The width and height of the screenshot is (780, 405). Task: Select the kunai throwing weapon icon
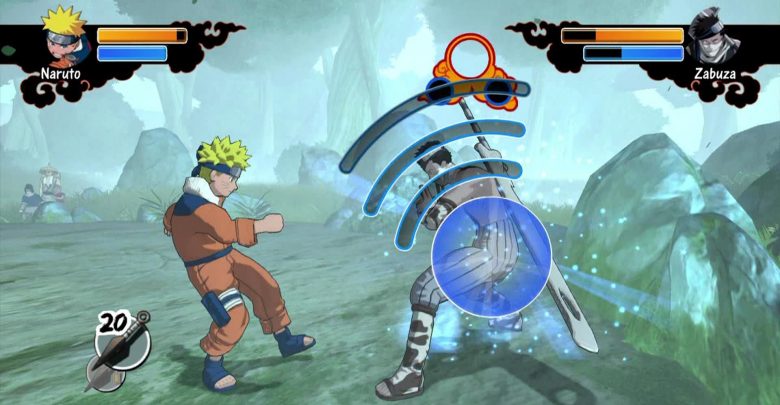(118, 349)
